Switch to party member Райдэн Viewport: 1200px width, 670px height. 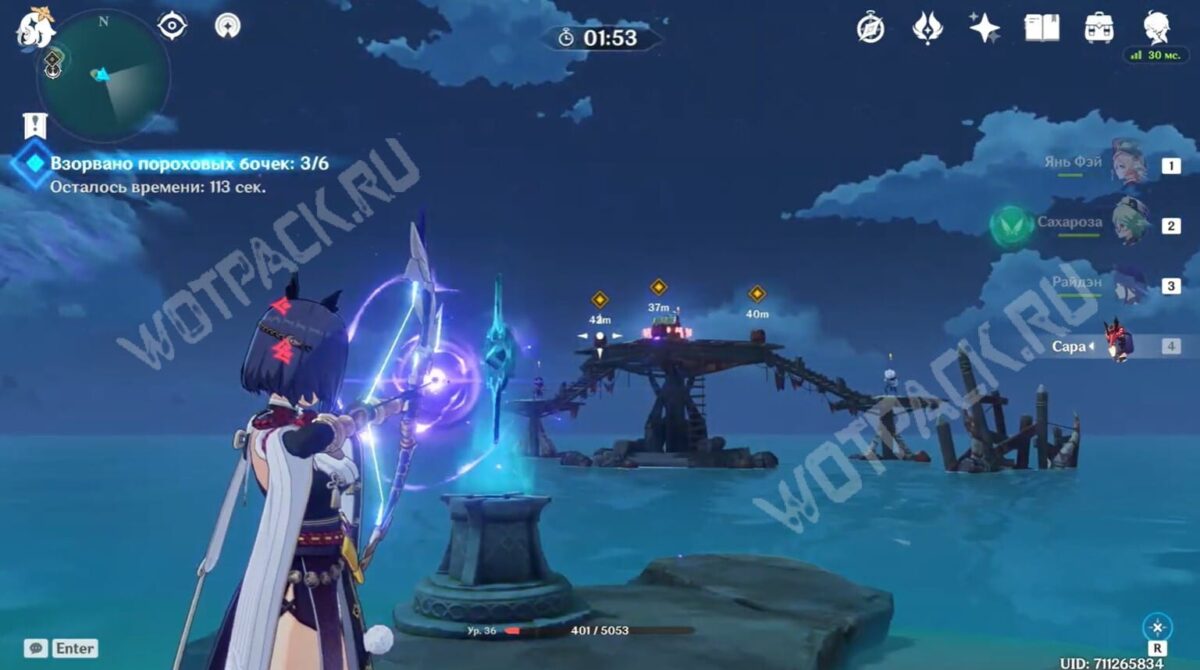click(1130, 284)
